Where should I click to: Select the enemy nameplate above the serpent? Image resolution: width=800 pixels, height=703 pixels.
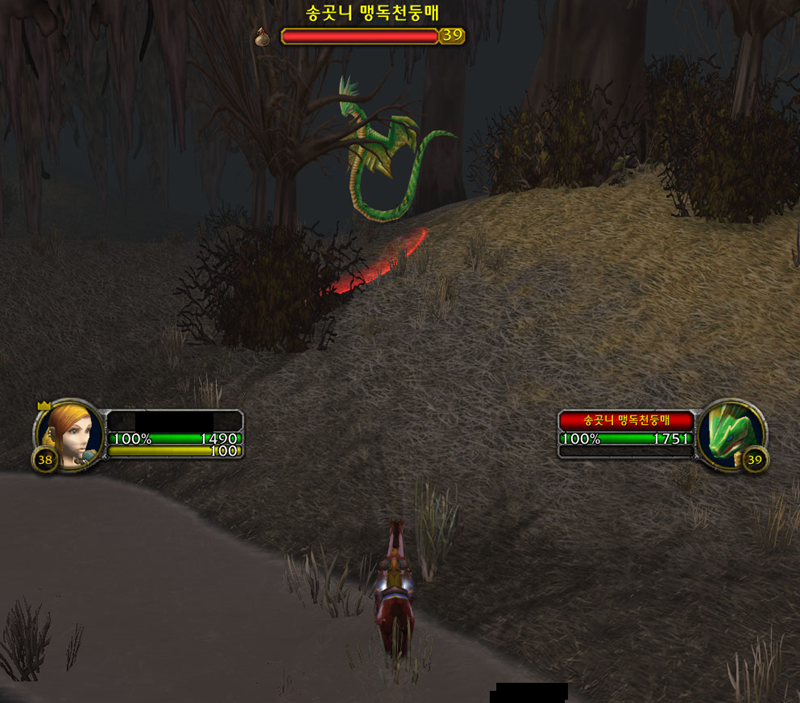360,36
